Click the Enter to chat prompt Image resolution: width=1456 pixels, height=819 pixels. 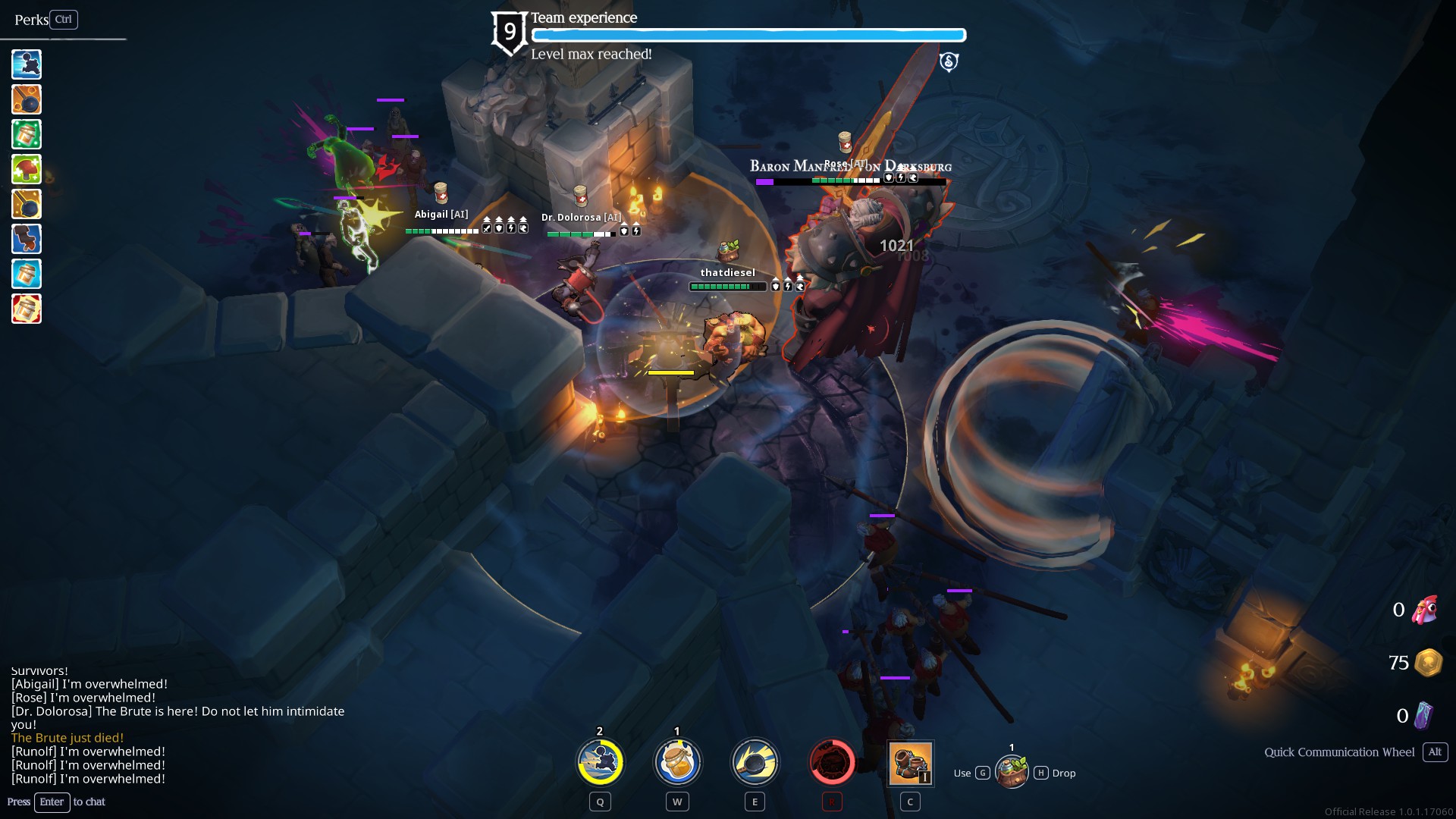coord(52,802)
